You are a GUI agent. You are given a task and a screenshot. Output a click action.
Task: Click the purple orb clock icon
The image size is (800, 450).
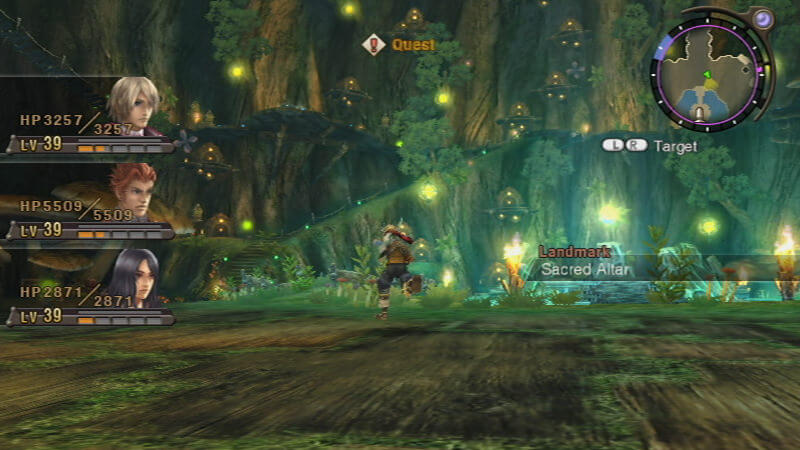[763, 20]
